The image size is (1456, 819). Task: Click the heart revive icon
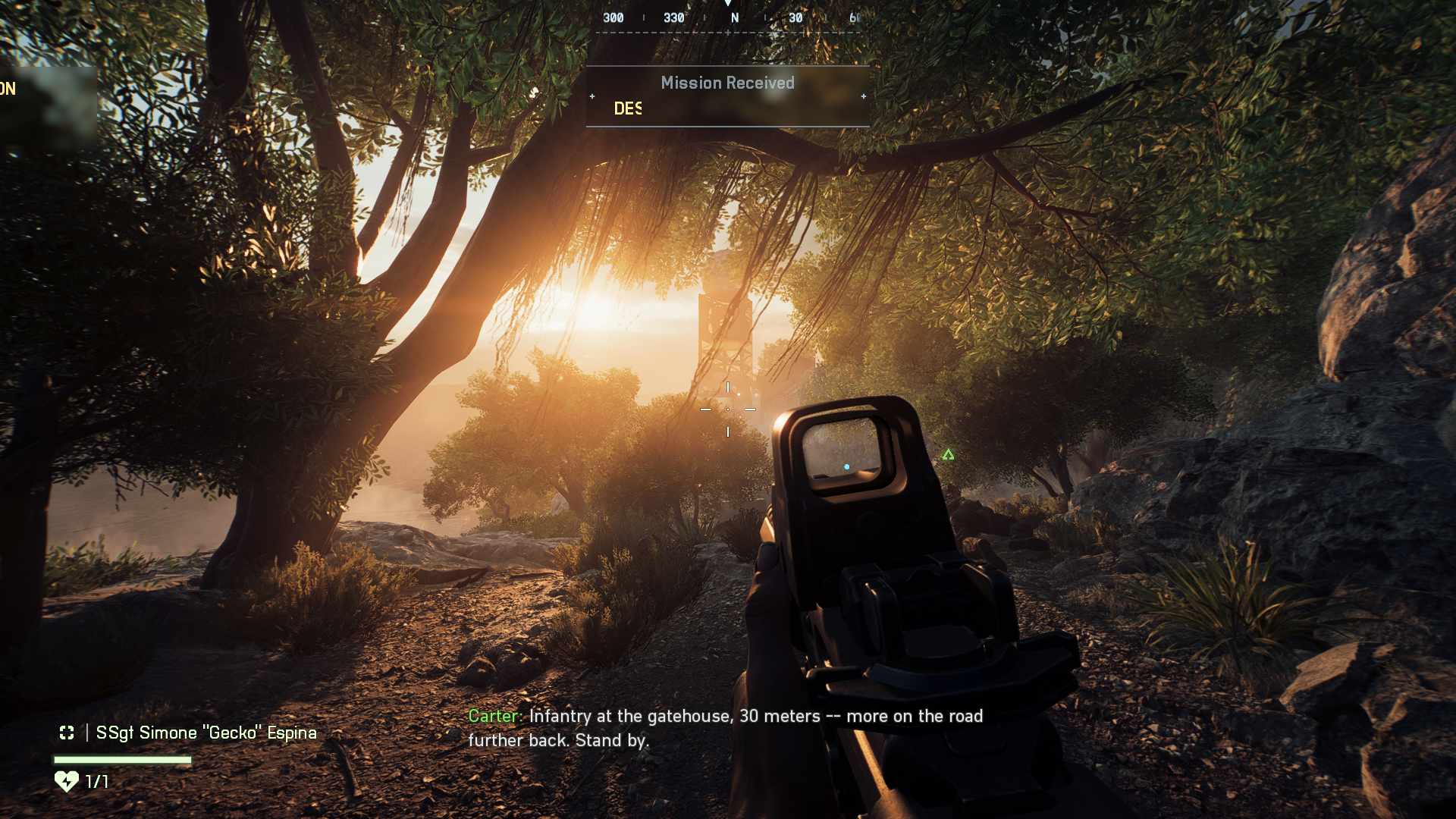pos(67,781)
